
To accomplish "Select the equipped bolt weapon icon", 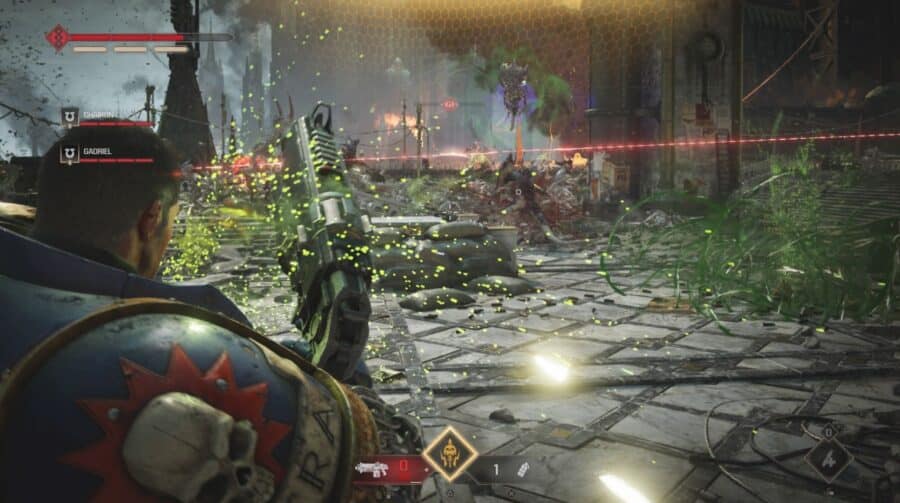I will click(370, 469).
